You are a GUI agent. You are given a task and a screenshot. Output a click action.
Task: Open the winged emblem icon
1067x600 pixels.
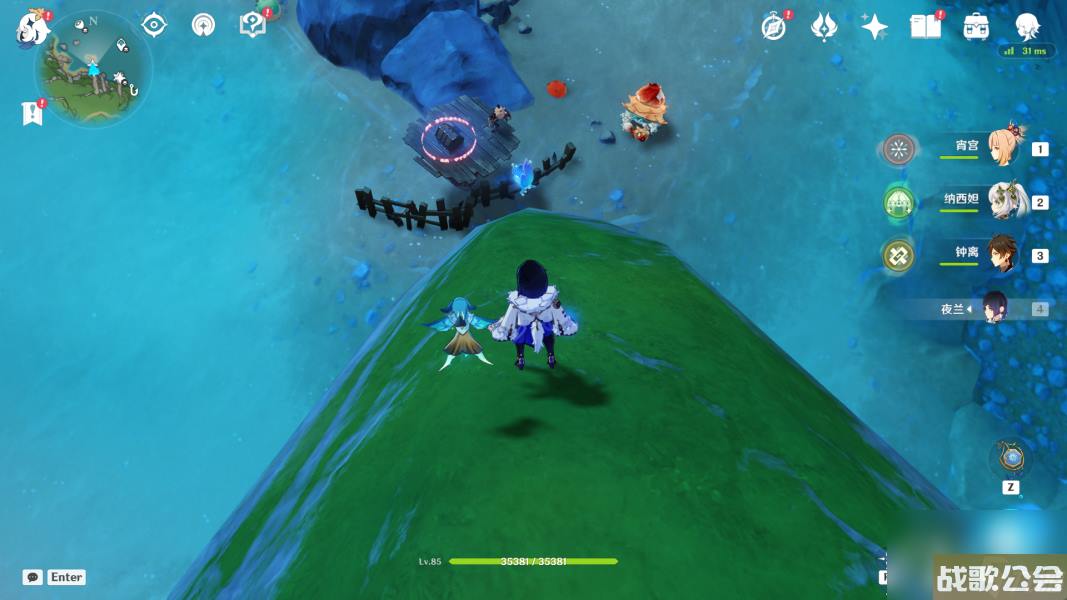[x=824, y=27]
